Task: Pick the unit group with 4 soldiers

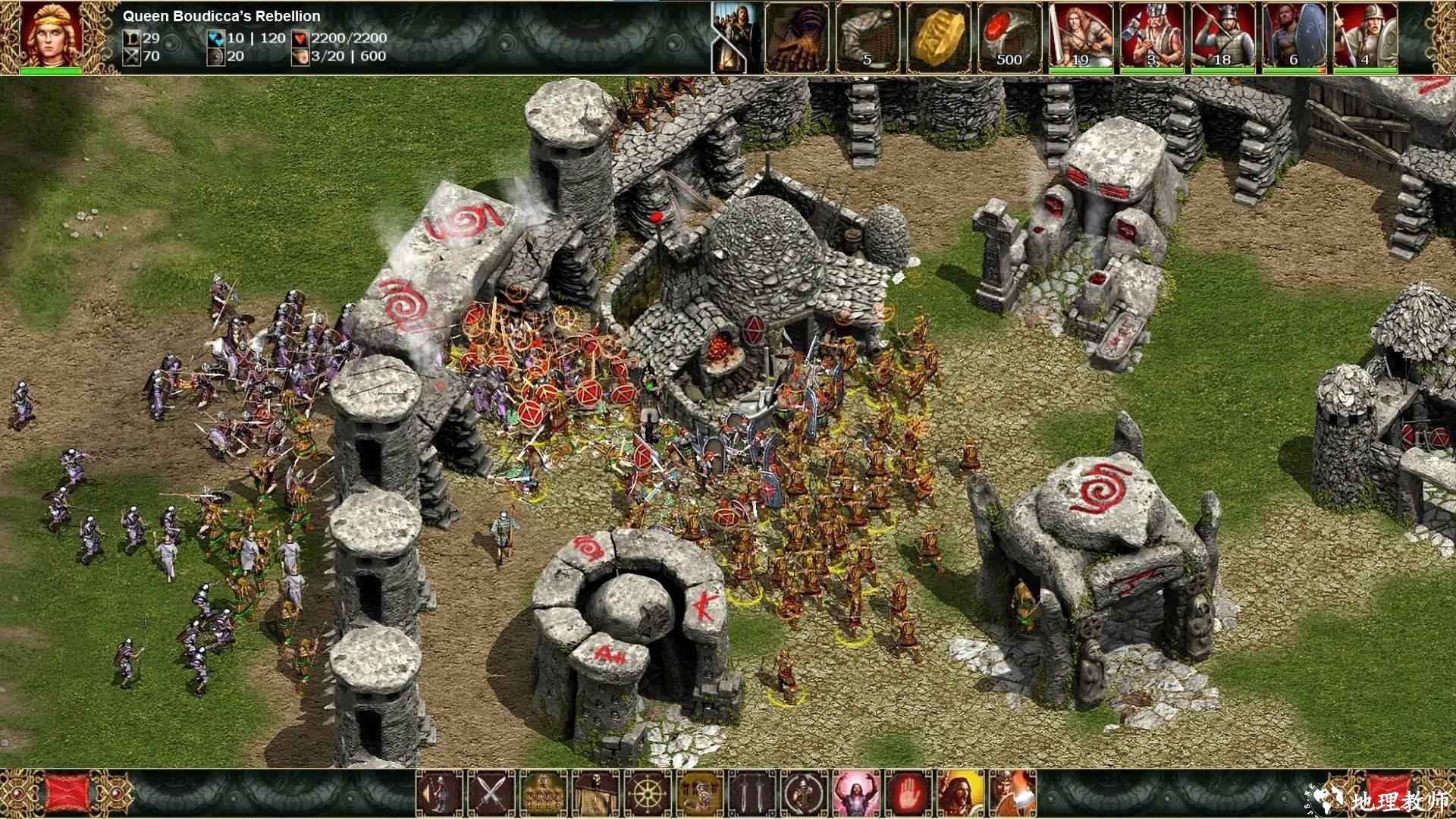Action: tap(1365, 38)
